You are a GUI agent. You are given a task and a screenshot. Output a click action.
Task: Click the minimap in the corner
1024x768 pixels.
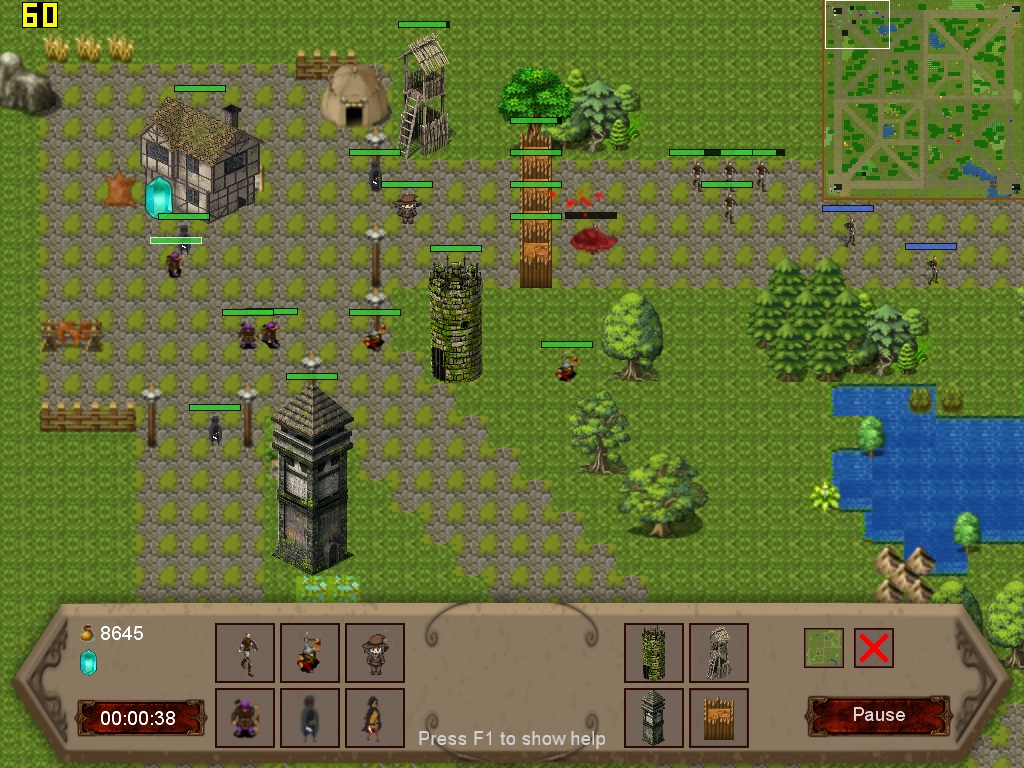tap(922, 99)
